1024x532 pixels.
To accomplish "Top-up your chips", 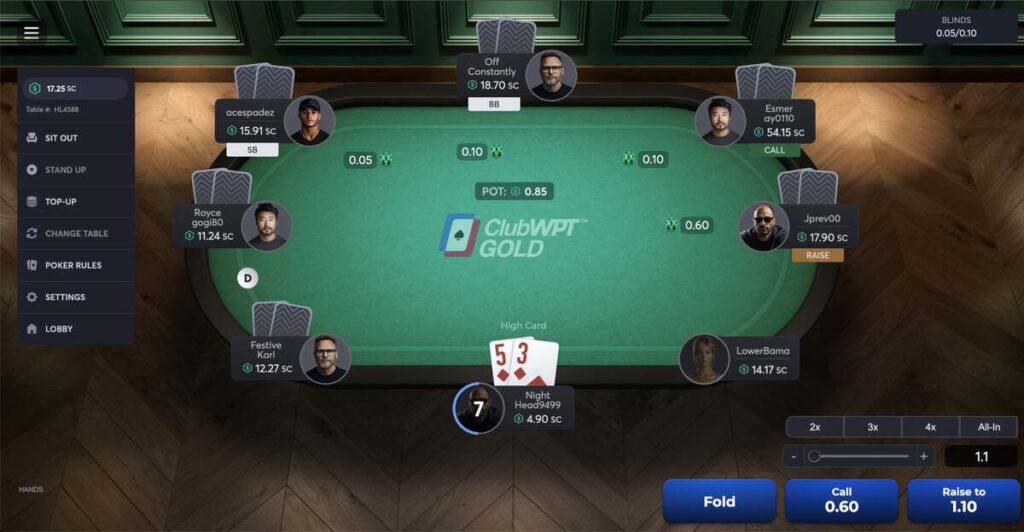I will click(x=60, y=202).
